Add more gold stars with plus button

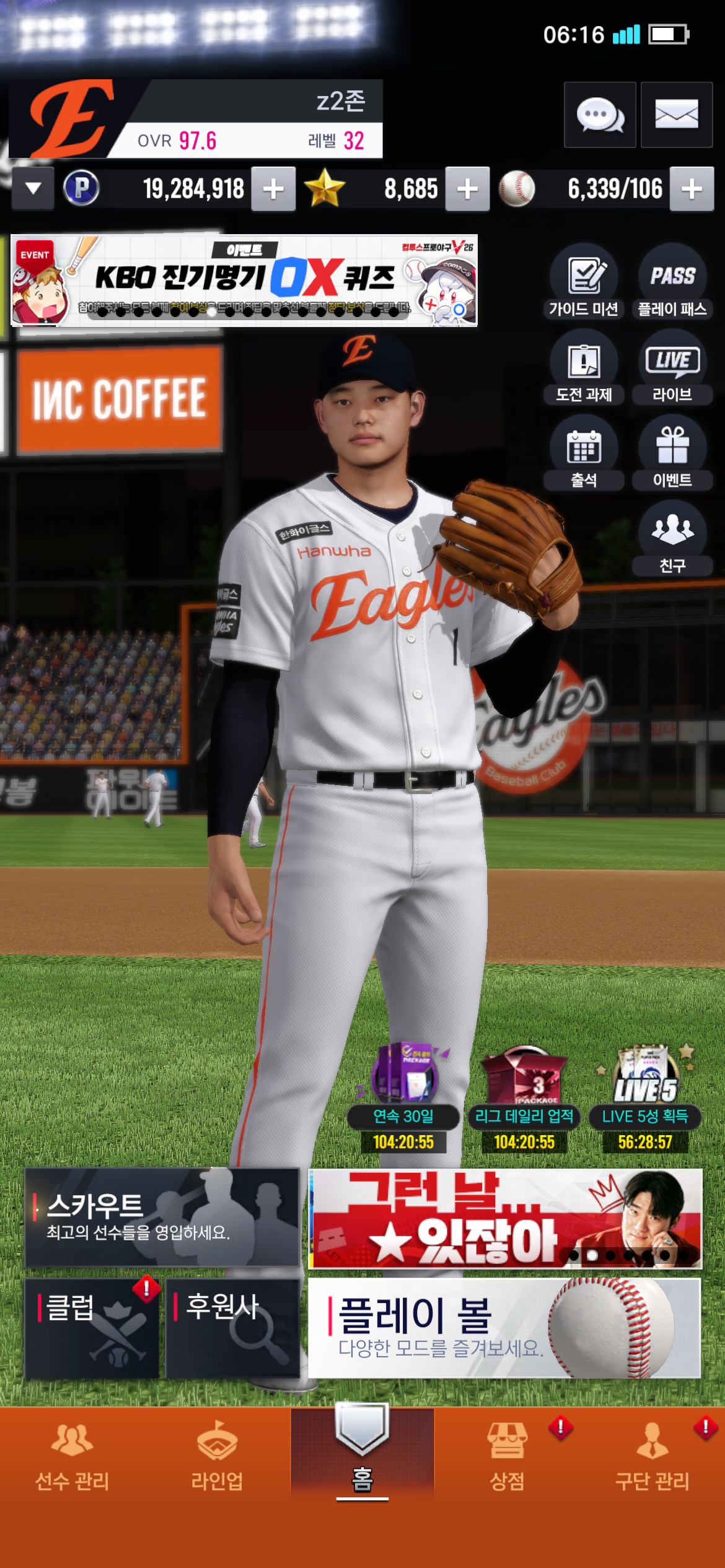point(467,189)
